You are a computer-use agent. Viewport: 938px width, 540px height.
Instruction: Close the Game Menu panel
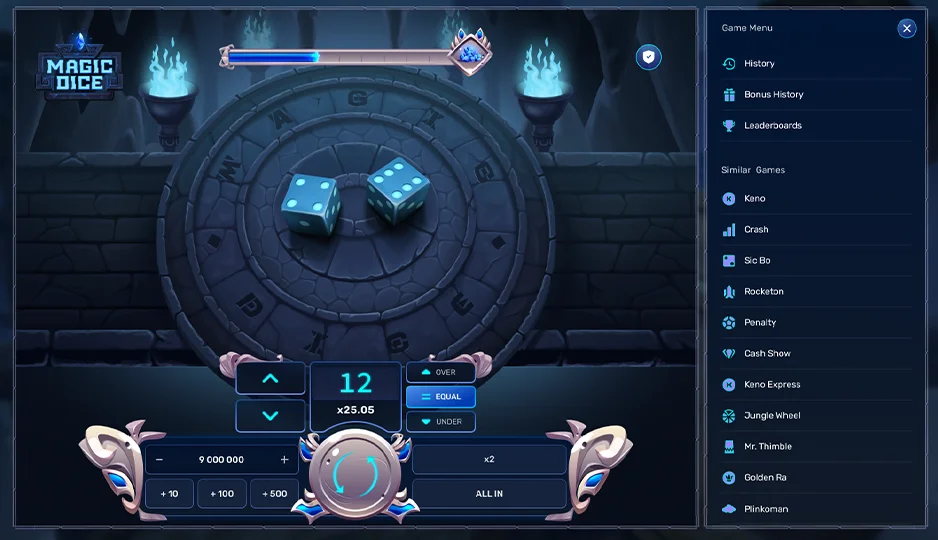pyautogui.click(x=907, y=28)
